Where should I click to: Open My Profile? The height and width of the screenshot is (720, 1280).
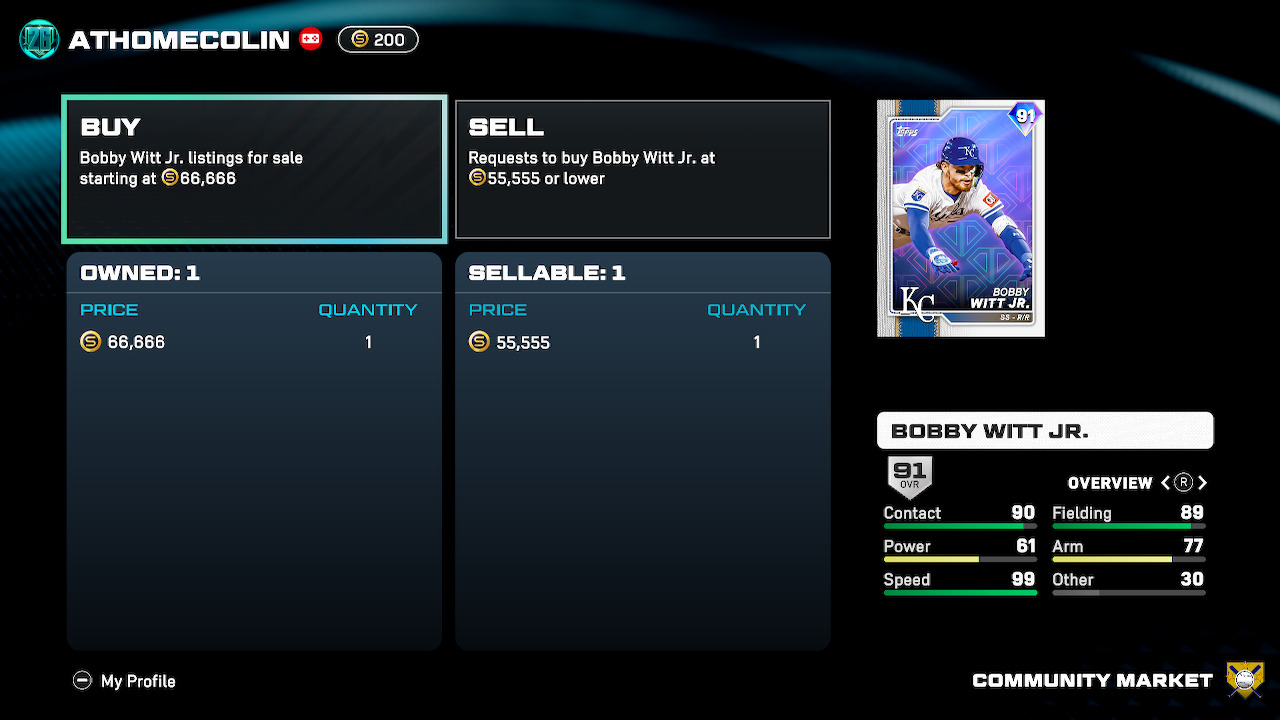(x=125, y=681)
